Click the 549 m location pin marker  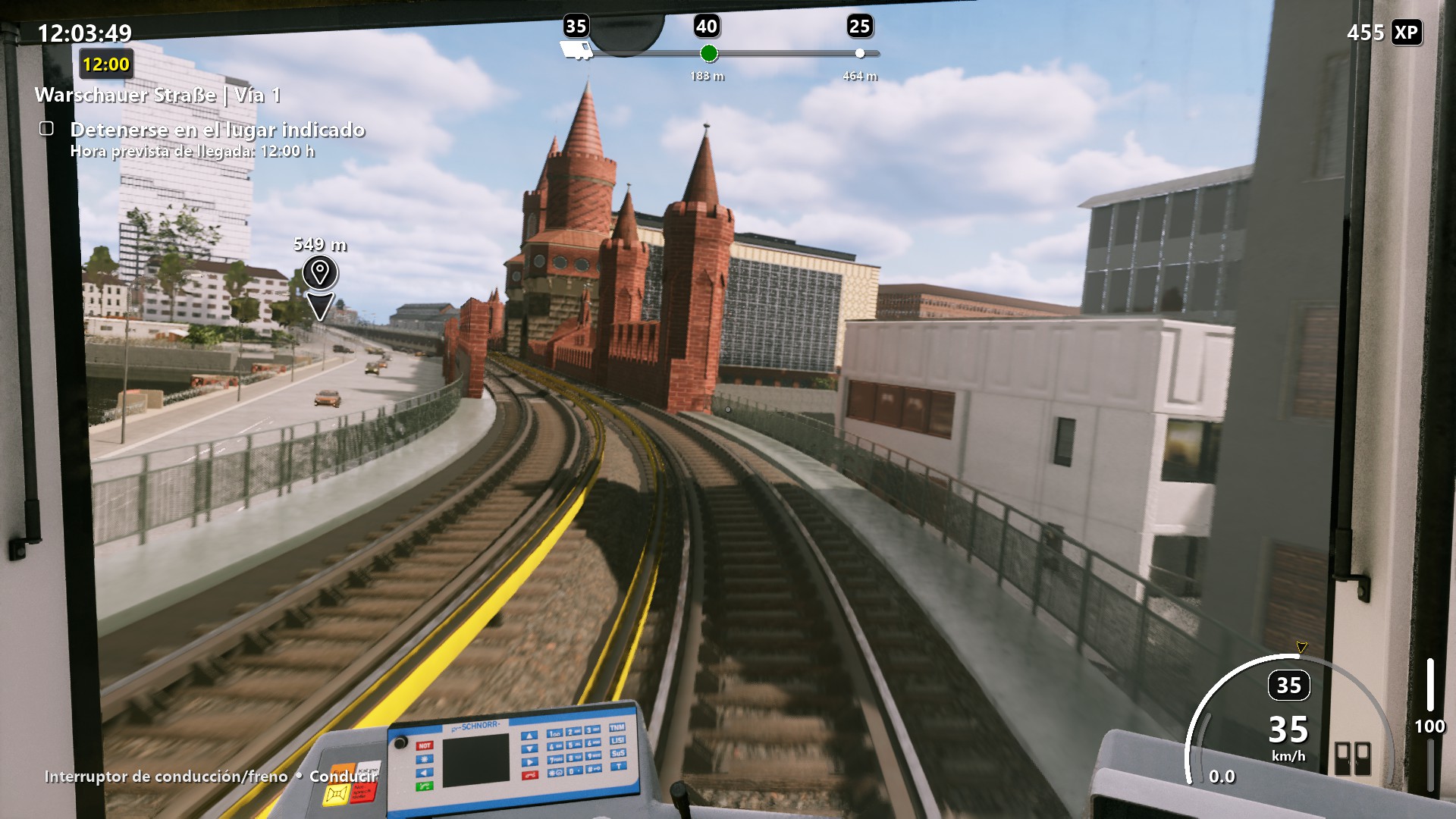[319, 273]
